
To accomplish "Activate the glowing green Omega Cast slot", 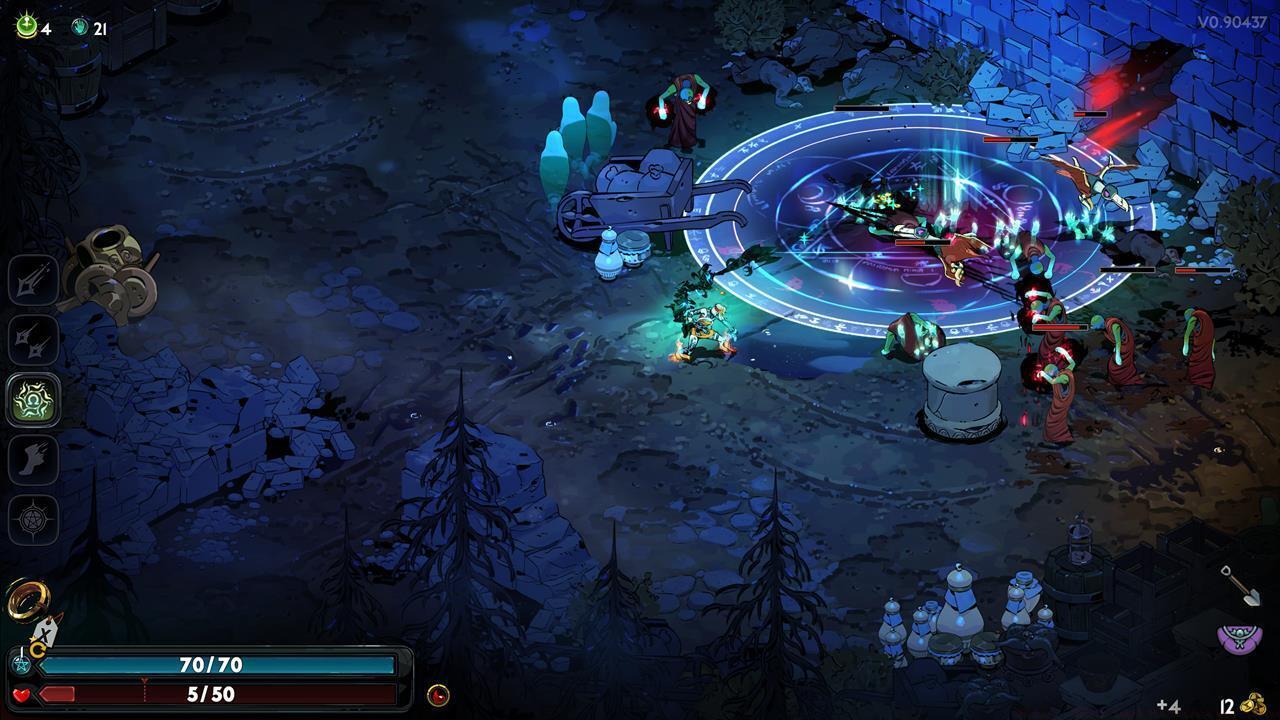I will 34,400.
